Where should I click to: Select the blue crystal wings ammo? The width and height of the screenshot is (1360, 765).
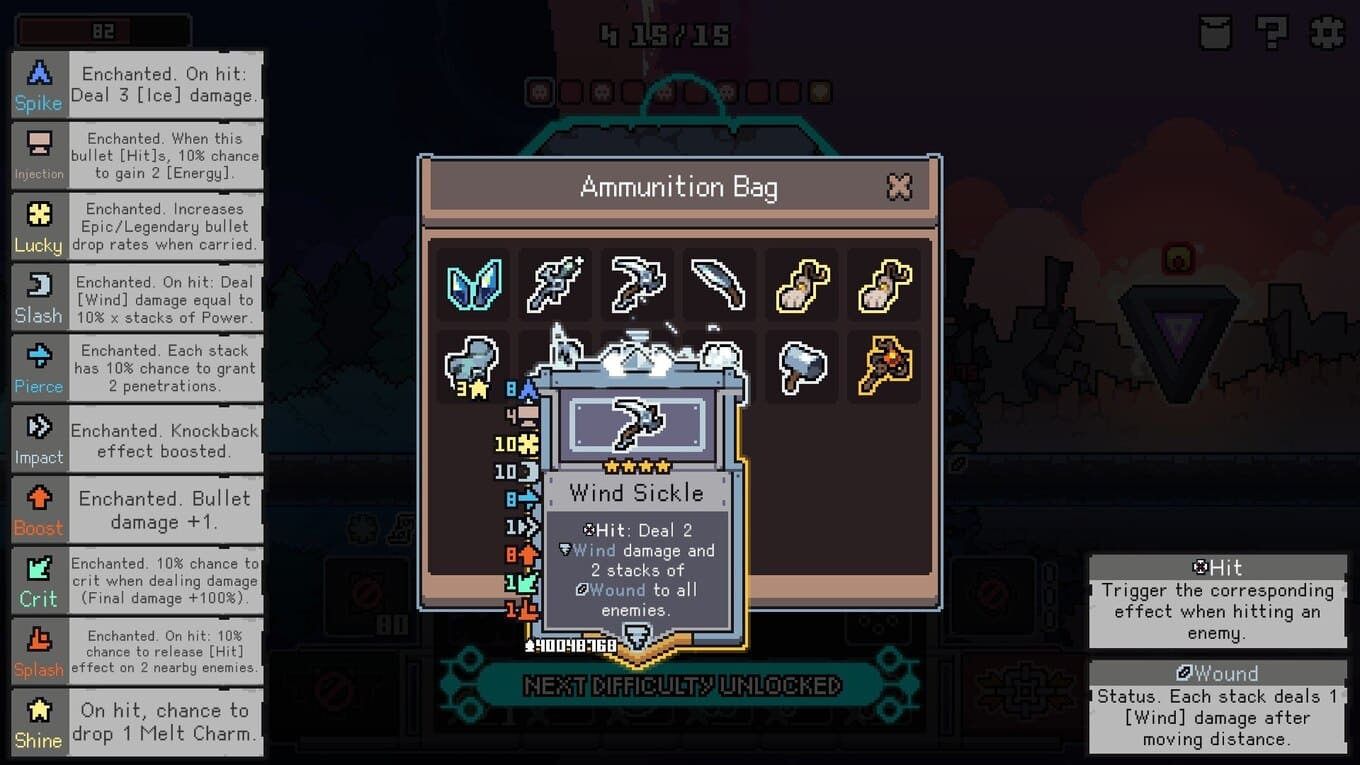473,286
